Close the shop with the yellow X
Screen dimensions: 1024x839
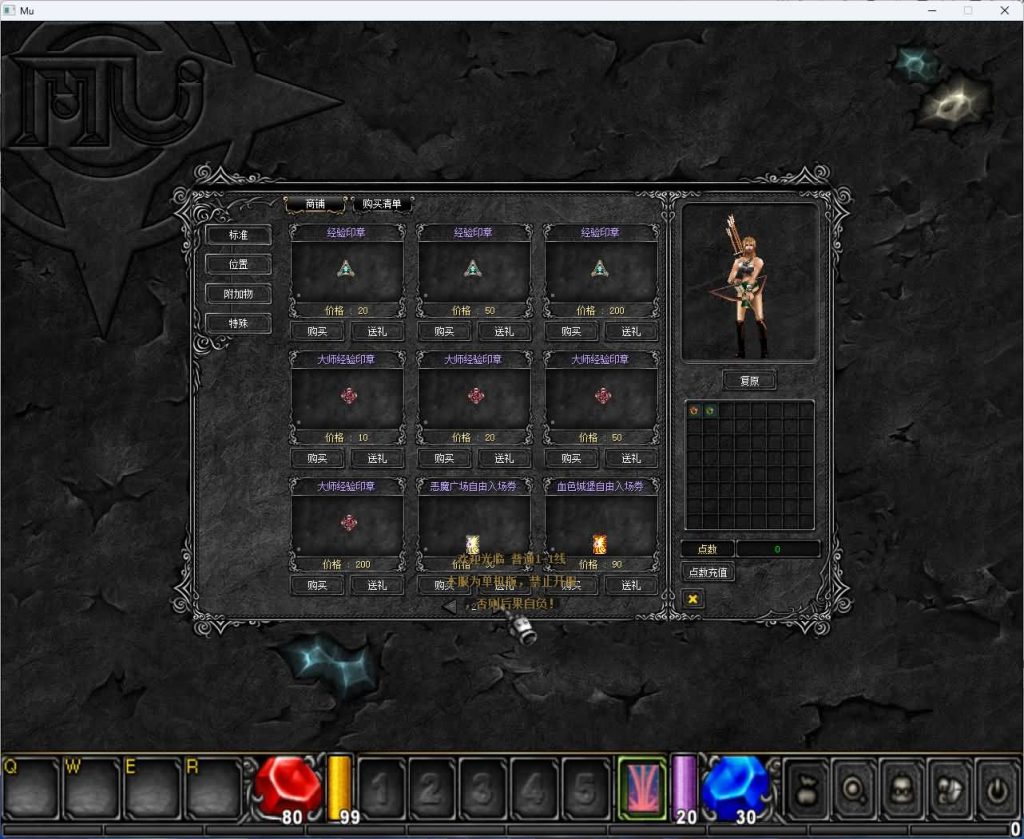(x=692, y=598)
